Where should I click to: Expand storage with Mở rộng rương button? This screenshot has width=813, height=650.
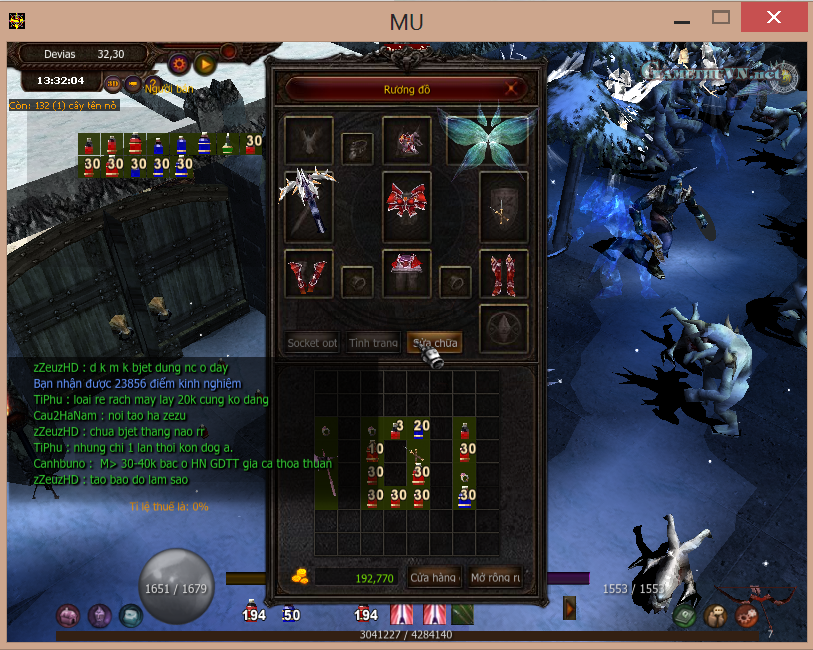[495, 577]
